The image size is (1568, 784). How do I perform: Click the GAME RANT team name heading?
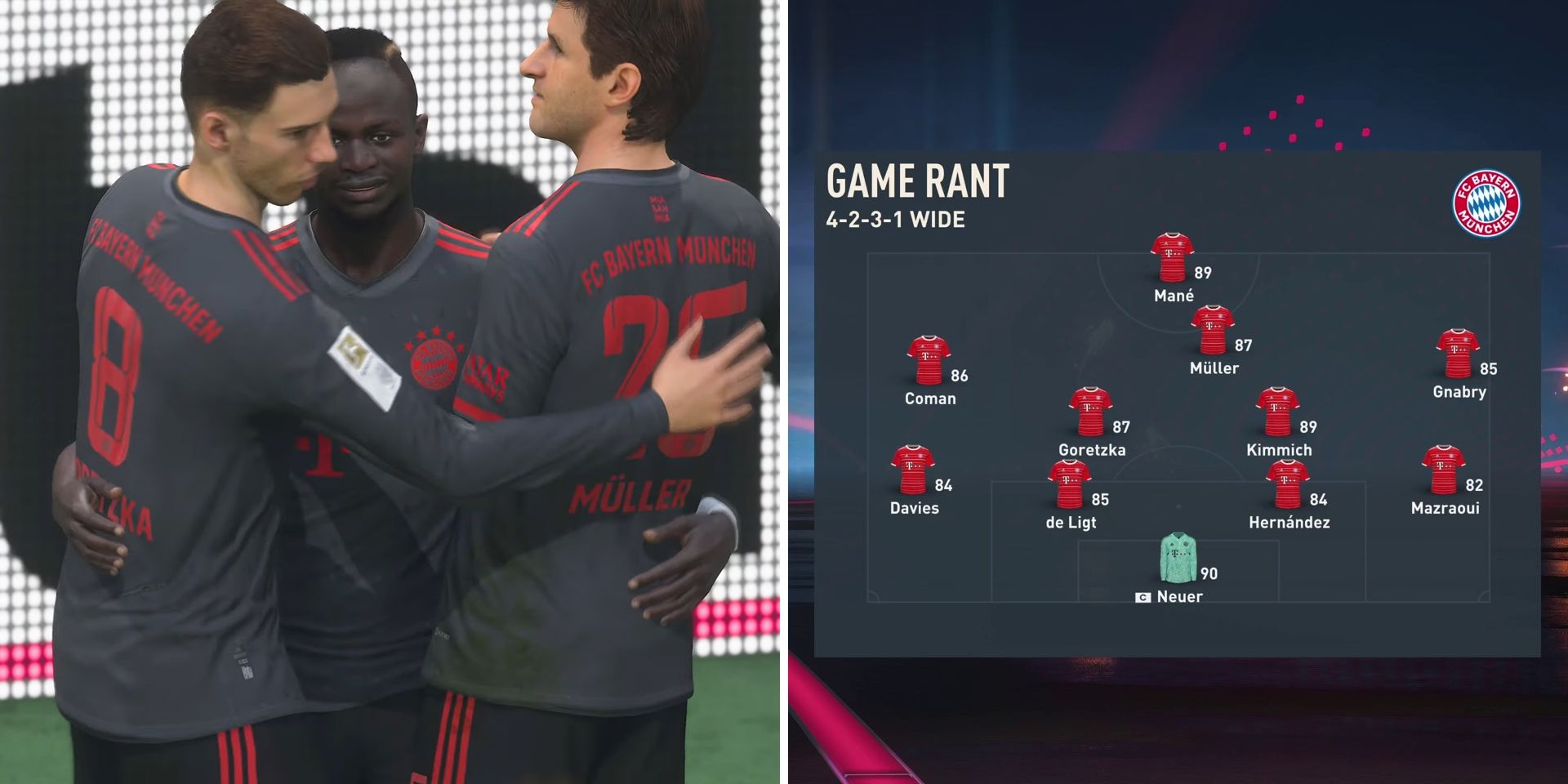[x=917, y=180]
